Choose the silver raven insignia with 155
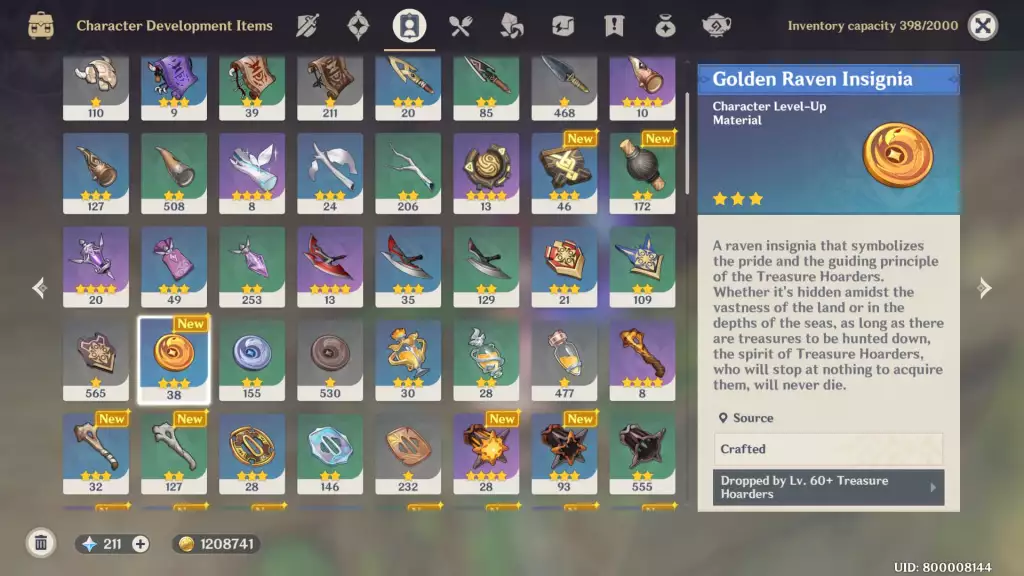Image resolution: width=1024 pixels, height=576 pixels. [252, 360]
